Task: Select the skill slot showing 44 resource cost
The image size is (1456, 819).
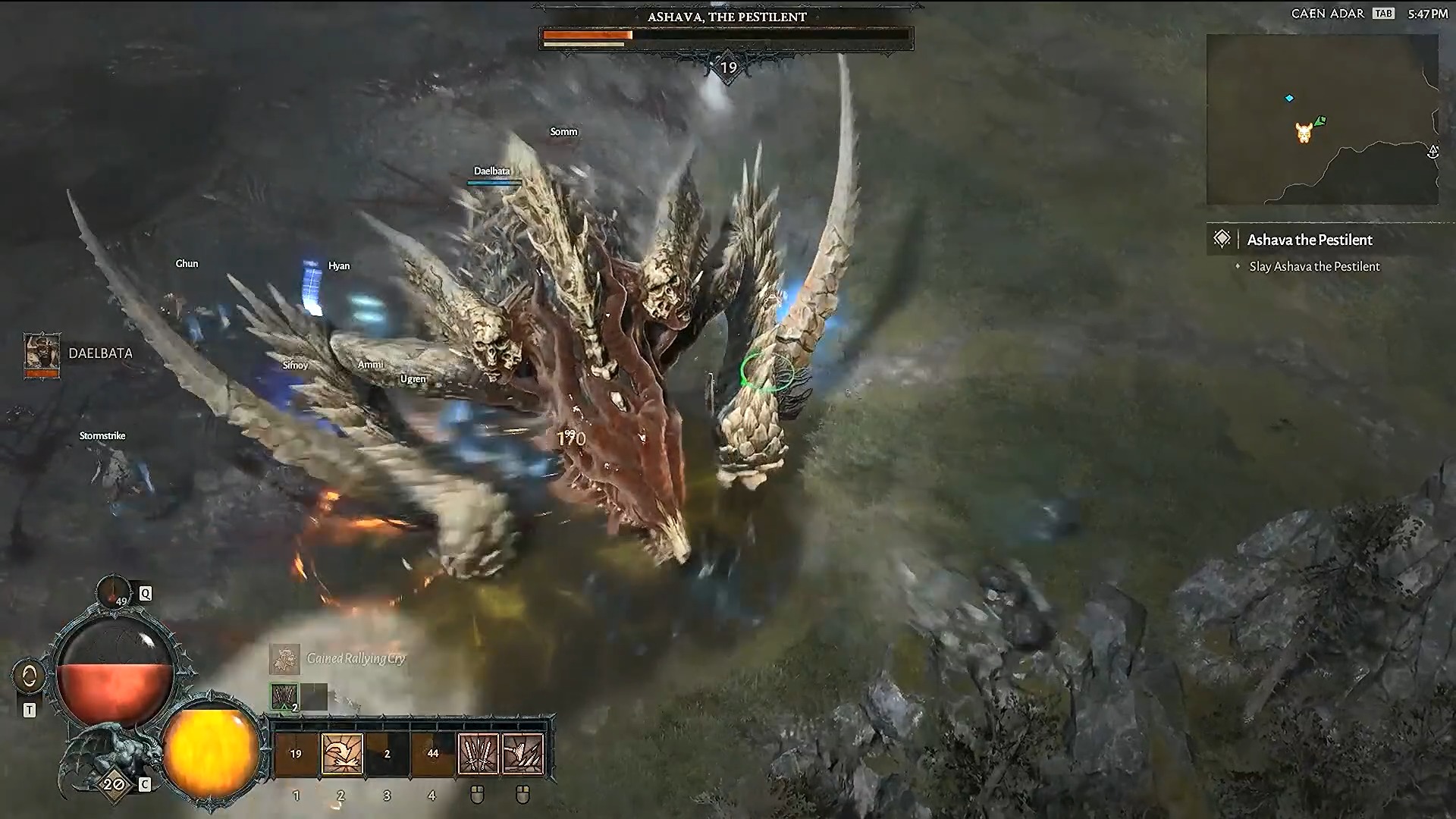Action: tap(431, 753)
